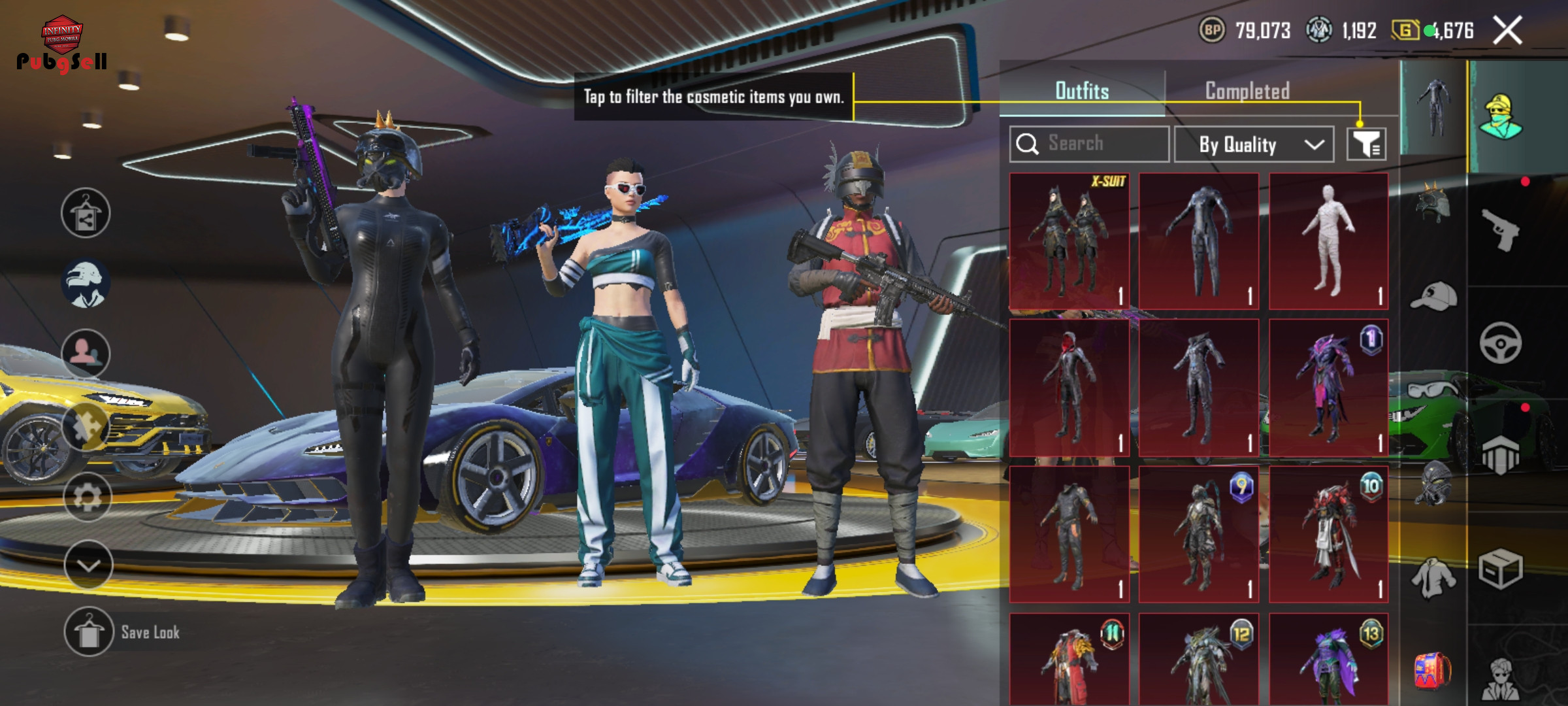
Task: Select the X-SUIT outfit tile
Action: pos(1069,241)
